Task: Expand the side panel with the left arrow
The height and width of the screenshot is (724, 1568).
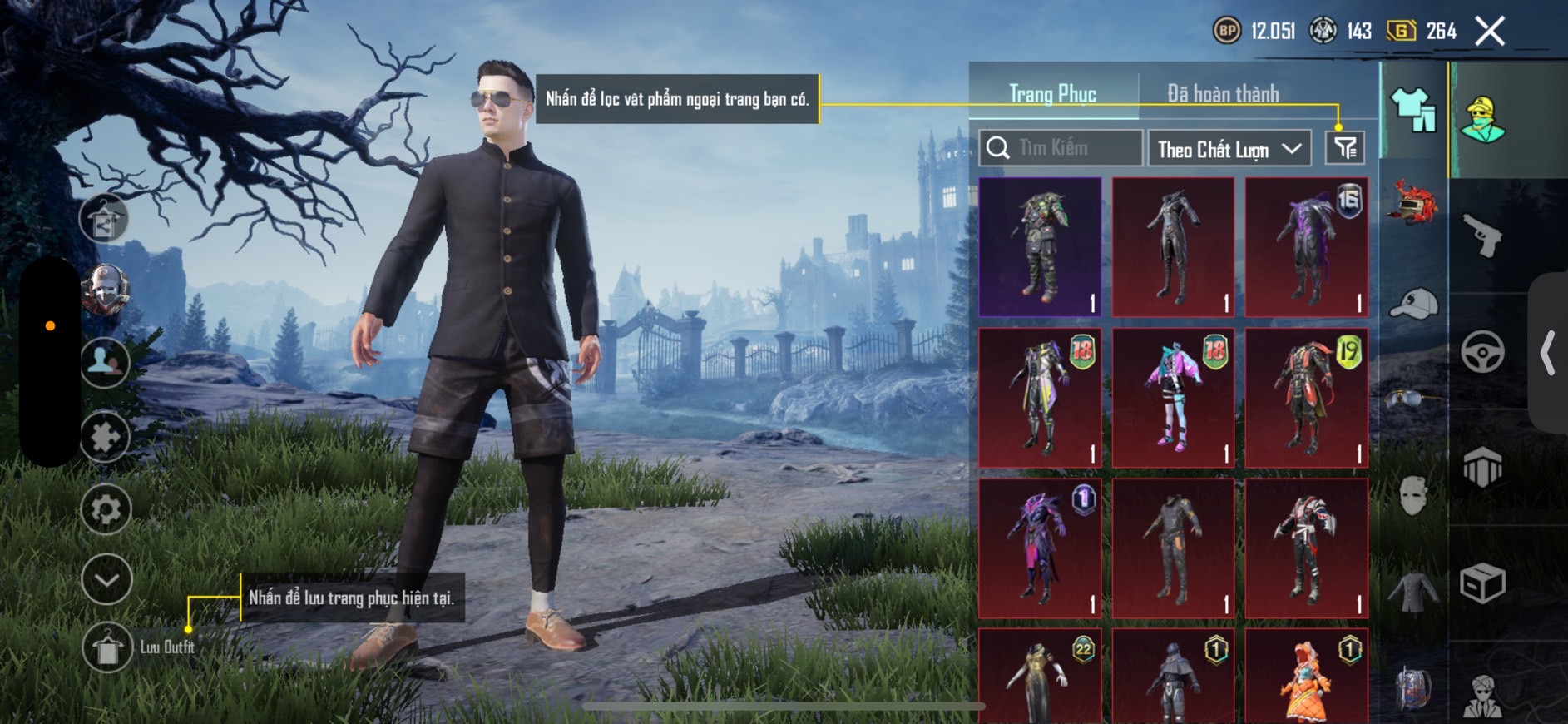Action: pos(1547,353)
